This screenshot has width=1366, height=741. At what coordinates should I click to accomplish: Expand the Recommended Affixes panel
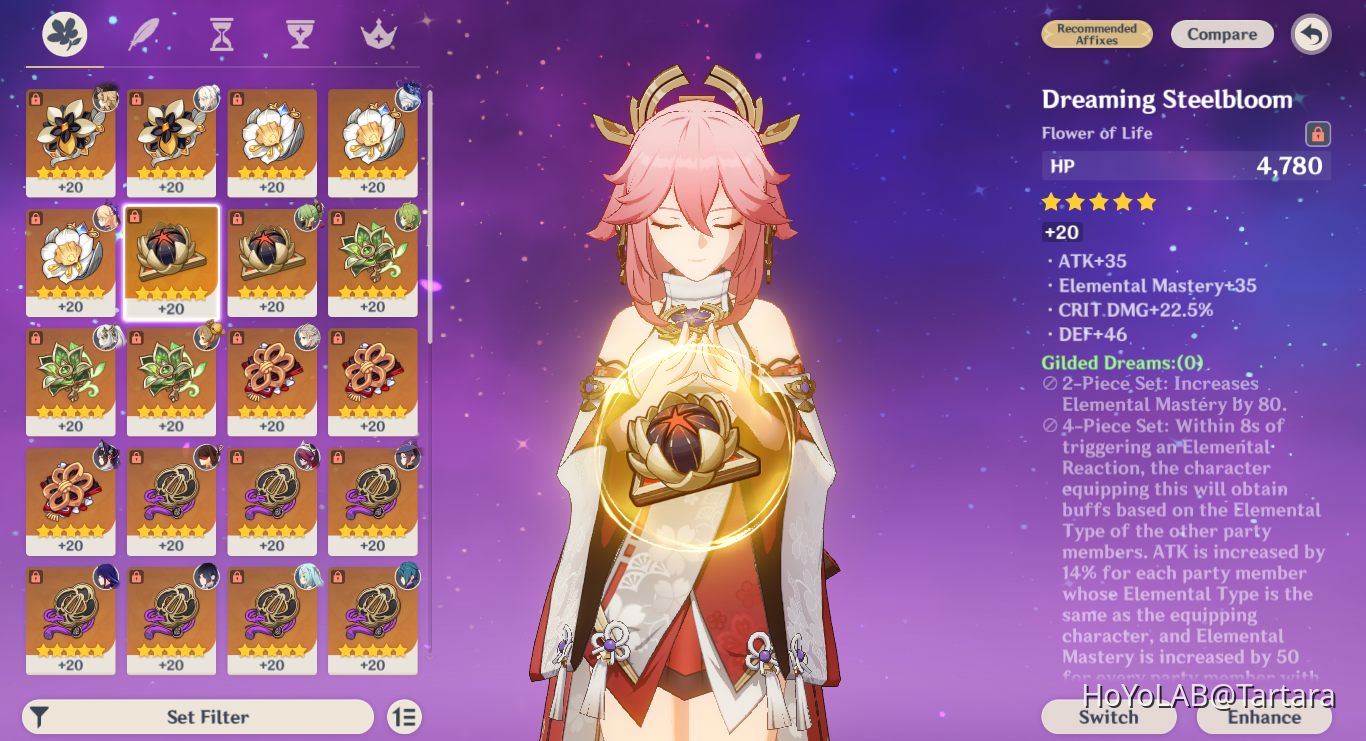(x=1096, y=33)
